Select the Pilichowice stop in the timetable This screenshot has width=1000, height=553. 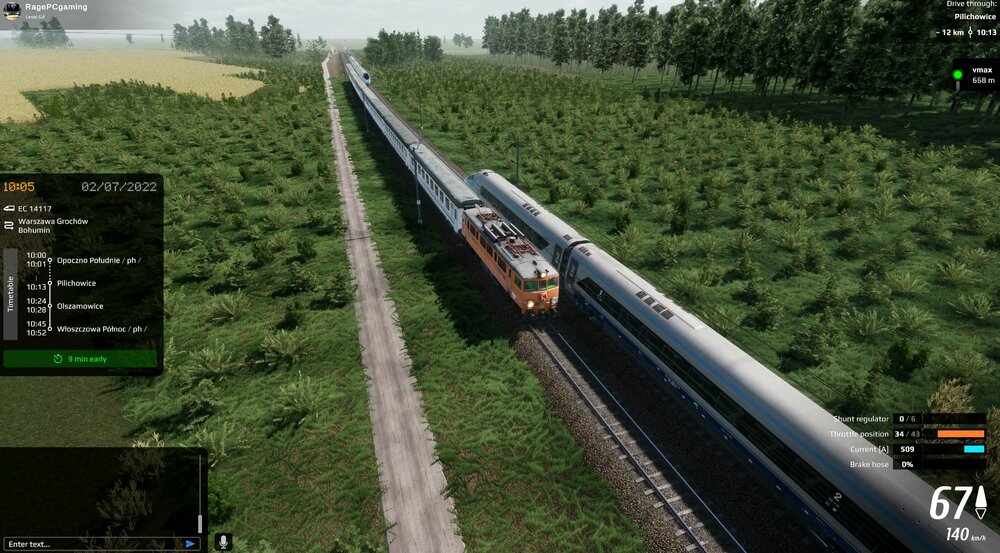pyautogui.click(x=77, y=283)
